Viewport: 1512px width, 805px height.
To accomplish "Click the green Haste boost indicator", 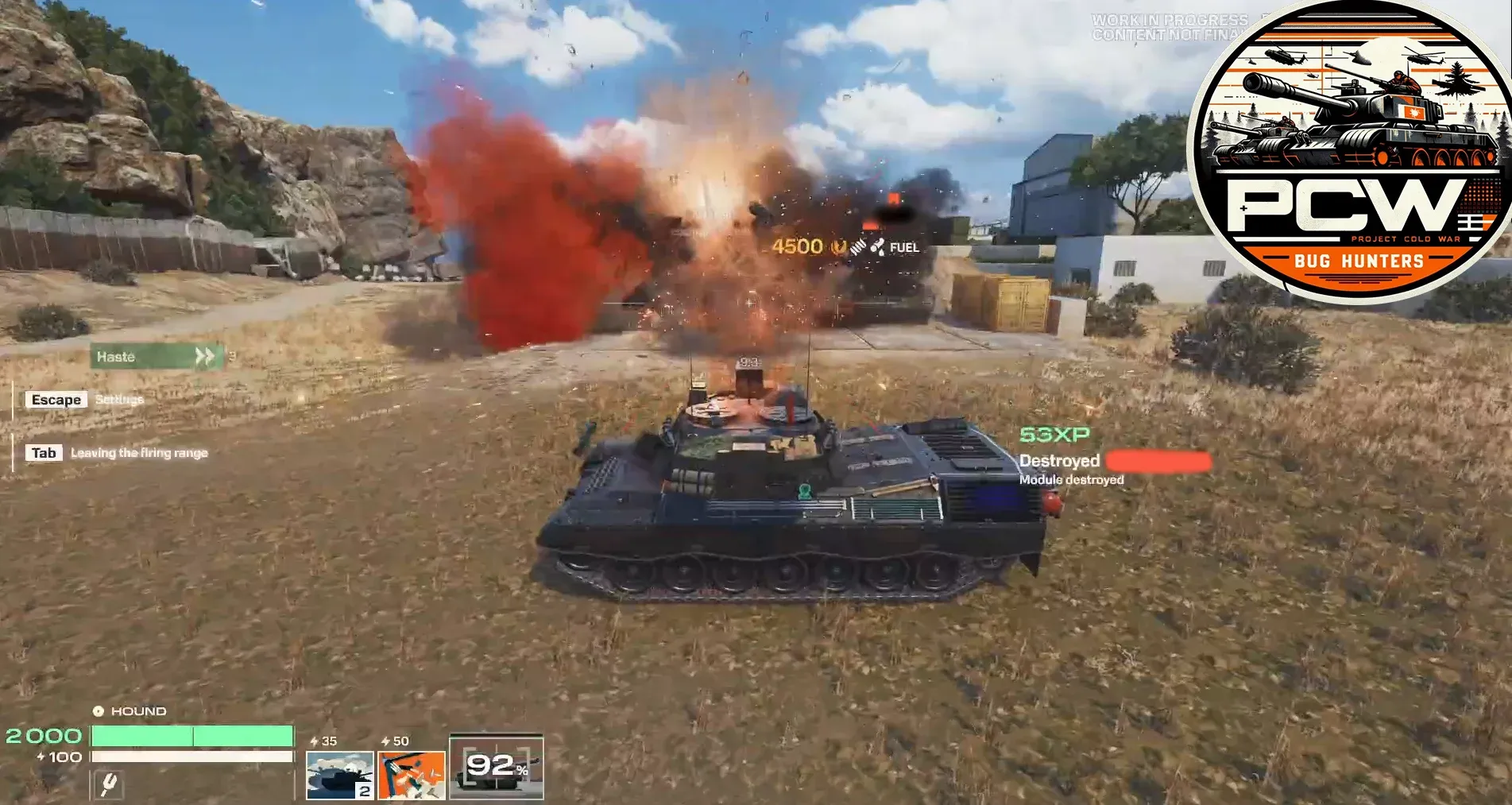I will pos(157,357).
